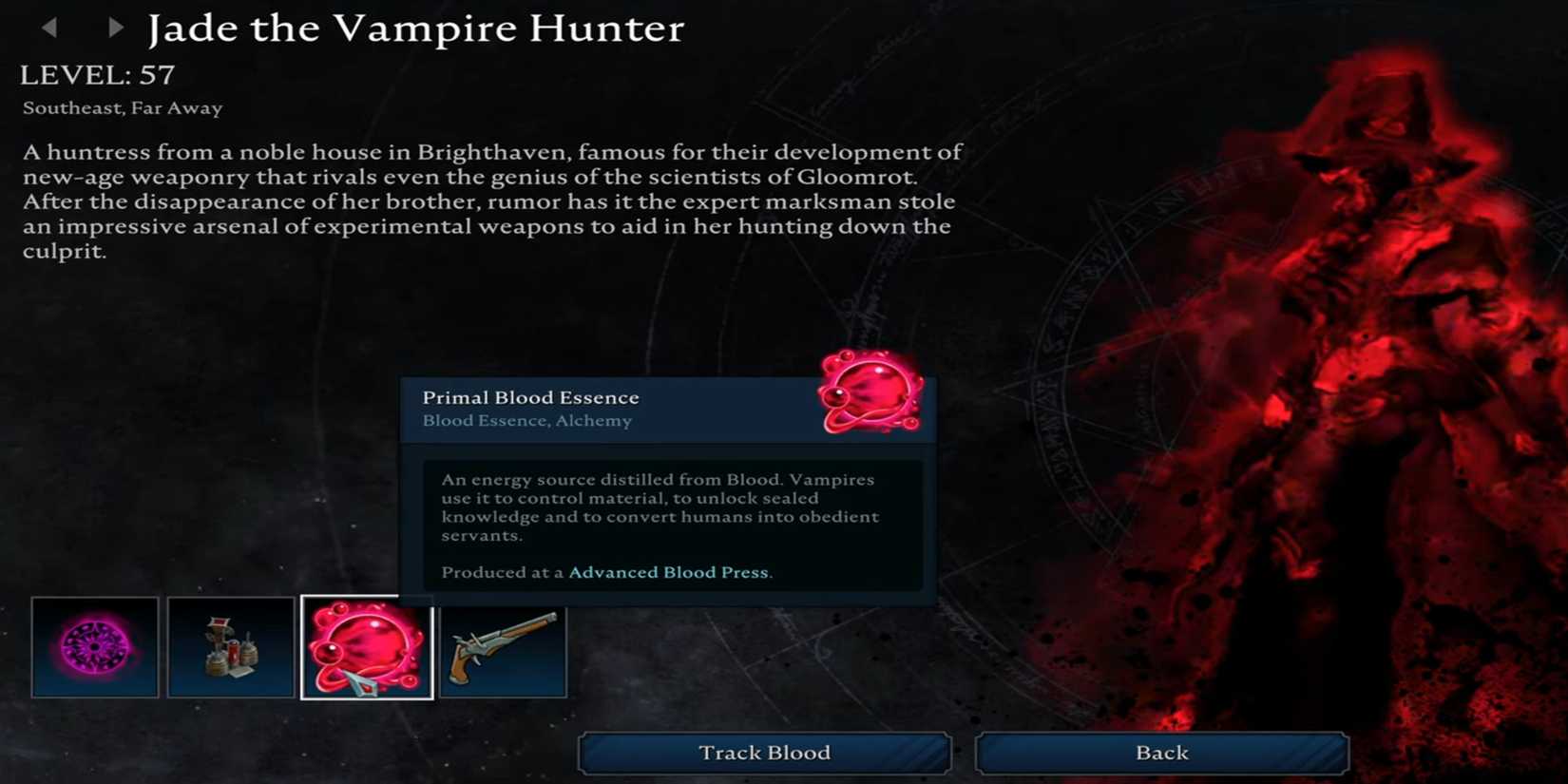The image size is (1568, 784).
Task: Click the highlighted reward slot with white border
Action: tap(367, 648)
